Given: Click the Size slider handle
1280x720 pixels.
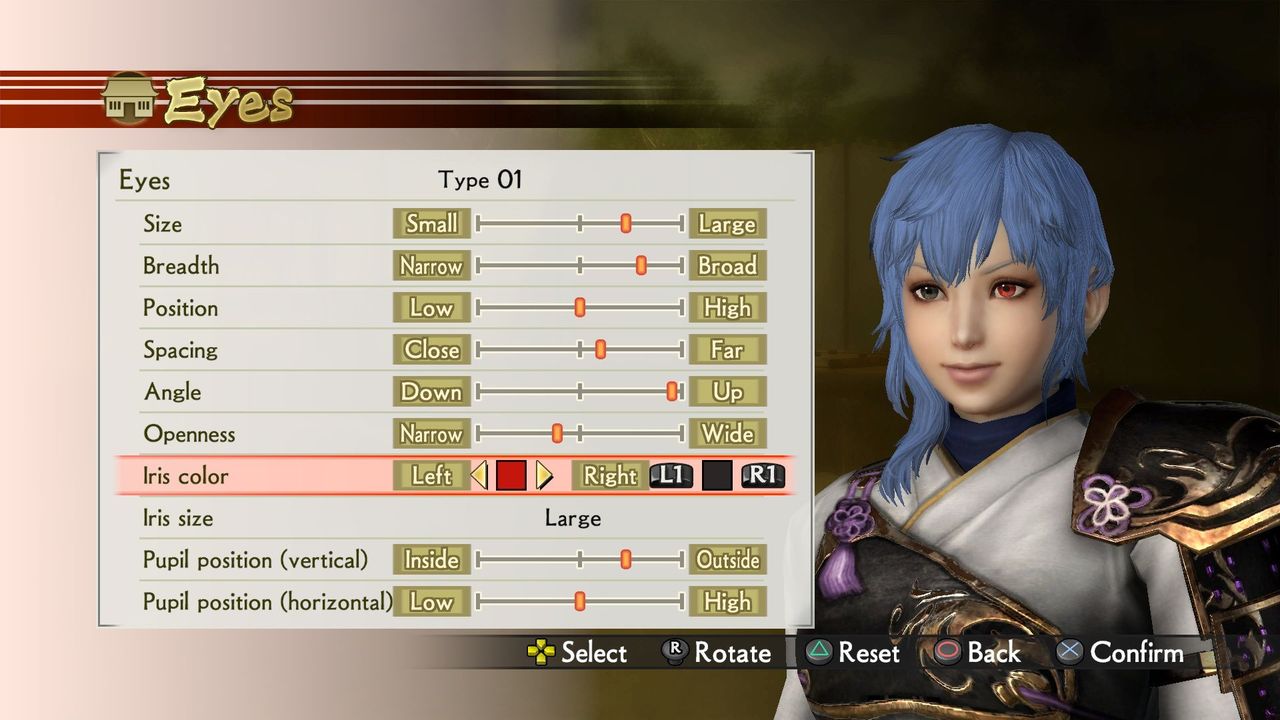Looking at the screenshot, I should click(625, 224).
